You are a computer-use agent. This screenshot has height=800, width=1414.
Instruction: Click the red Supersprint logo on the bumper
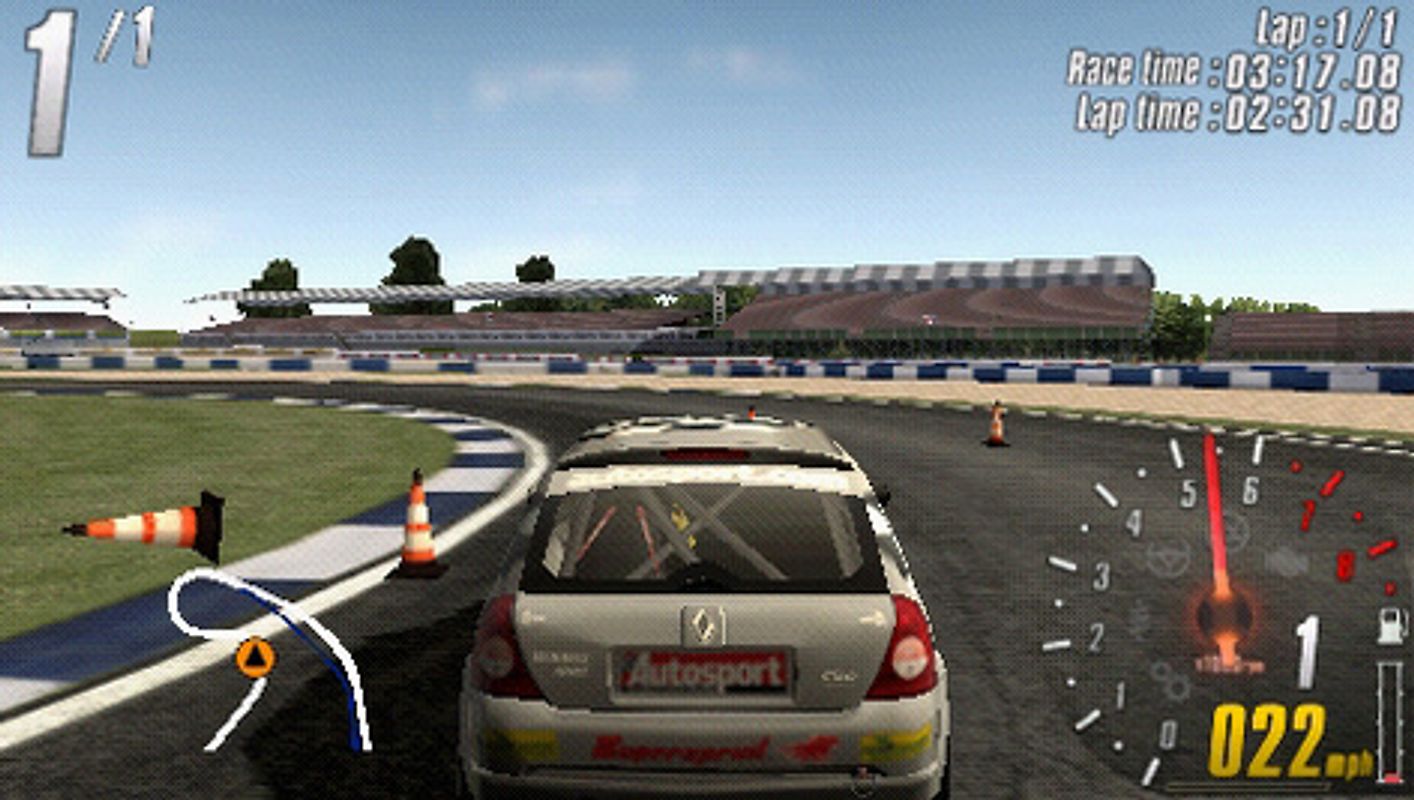tap(682, 750)
